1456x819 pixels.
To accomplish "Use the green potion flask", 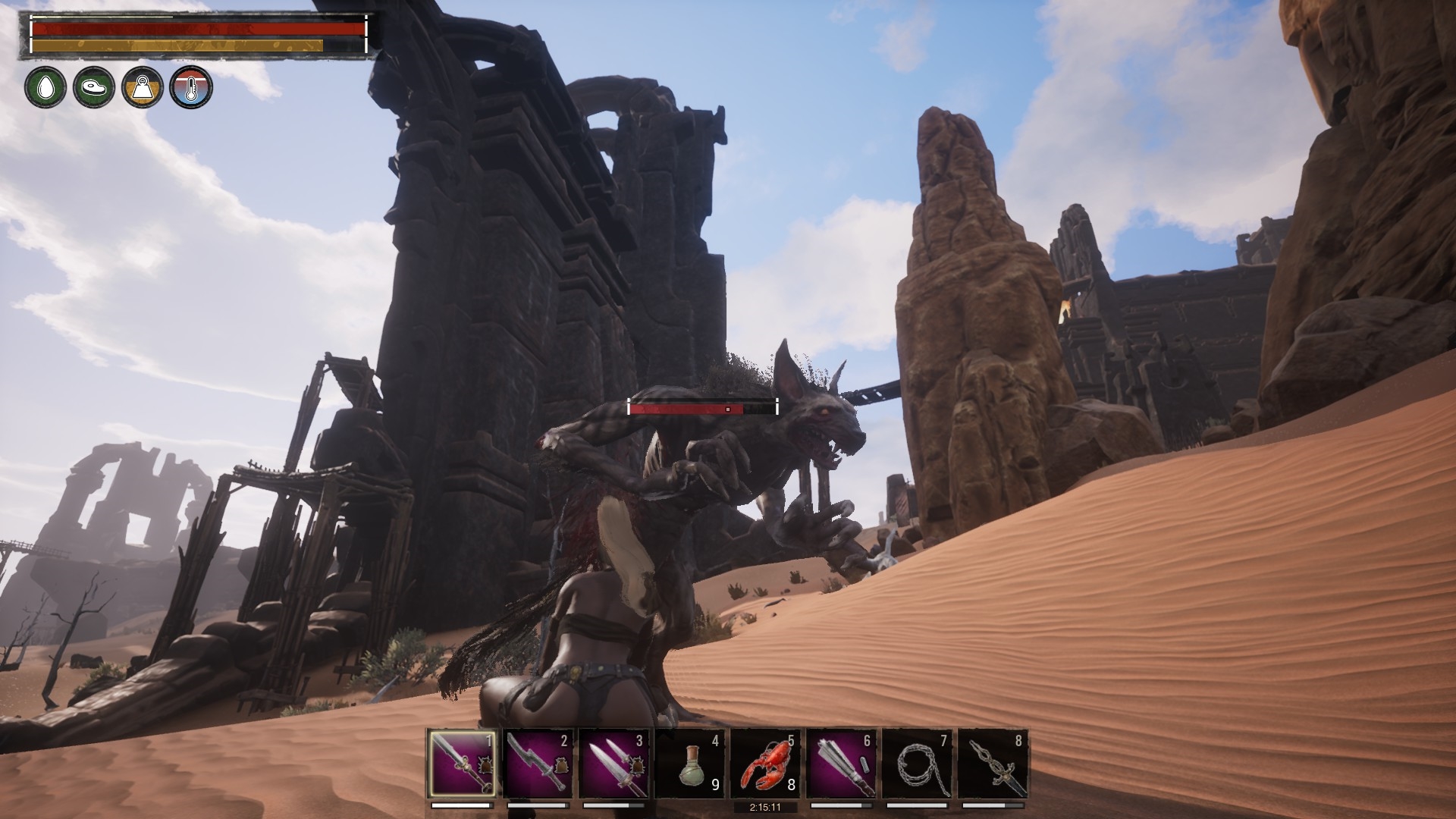I will pos(689,764).
